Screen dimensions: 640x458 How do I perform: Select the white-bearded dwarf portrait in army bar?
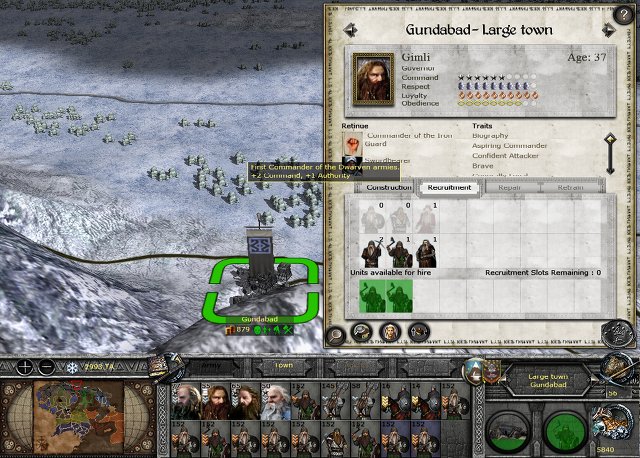(x=274, y=403)
